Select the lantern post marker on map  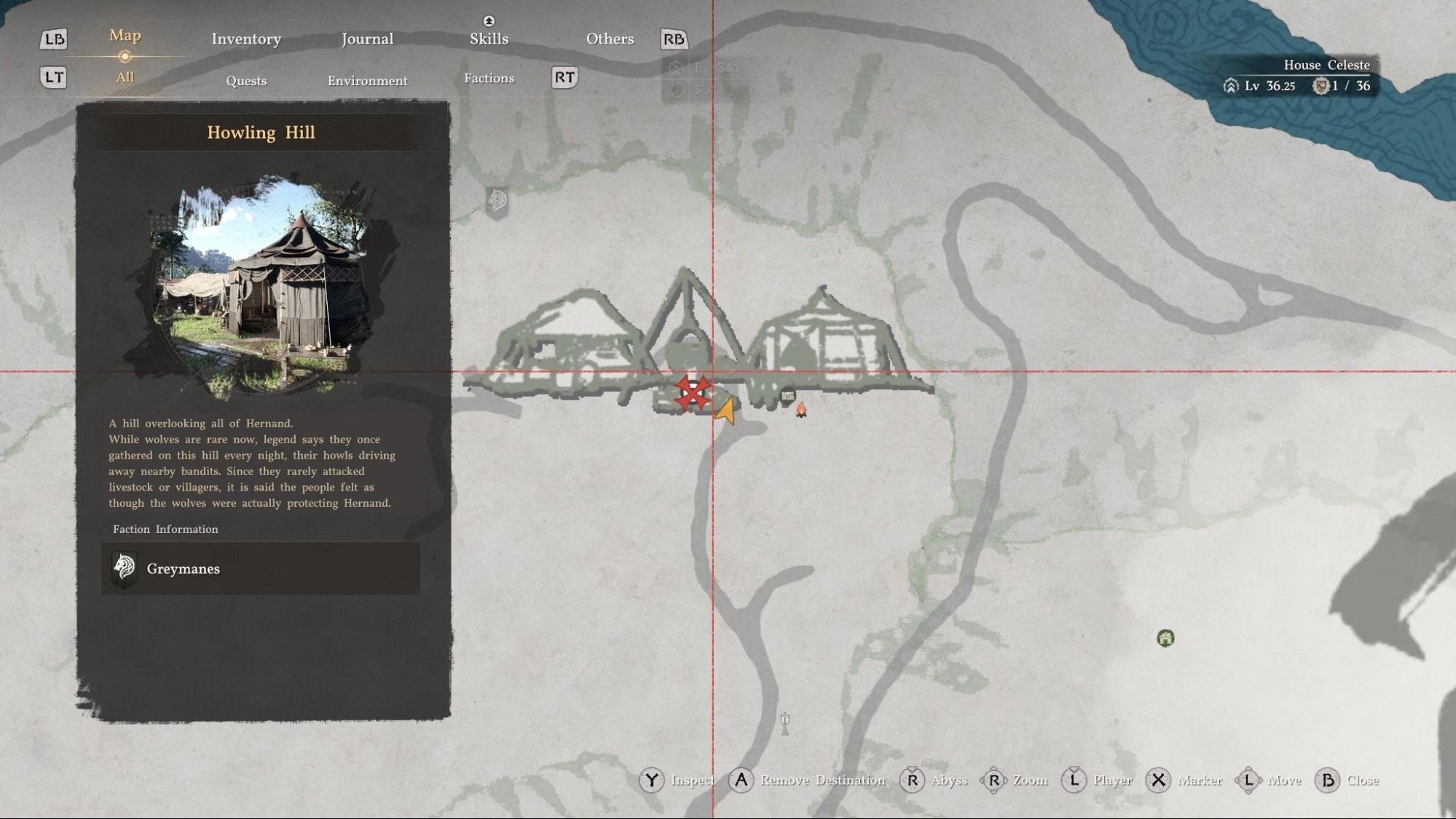coord(784,723)
